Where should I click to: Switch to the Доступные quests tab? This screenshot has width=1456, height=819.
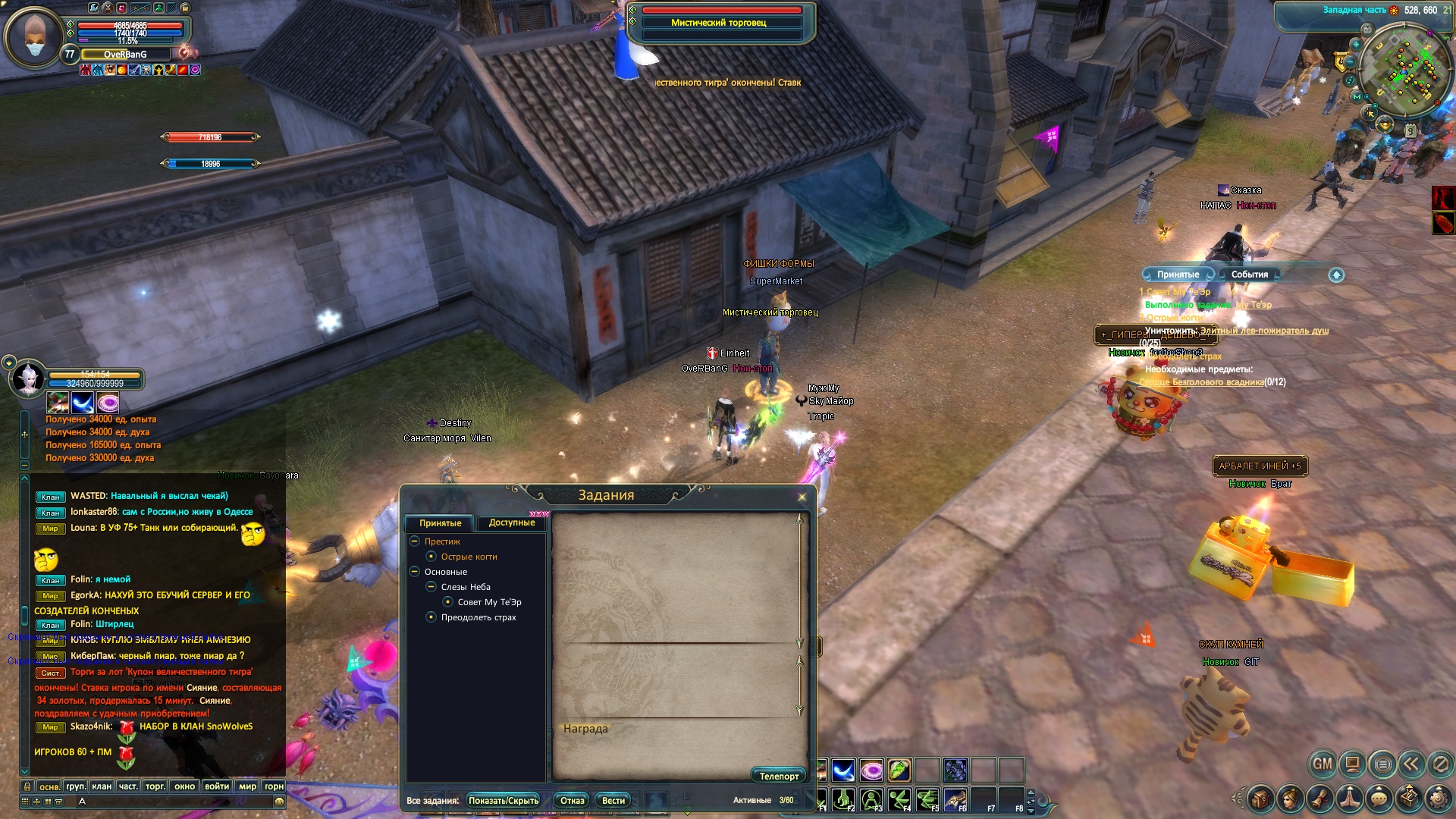point(512,522)
